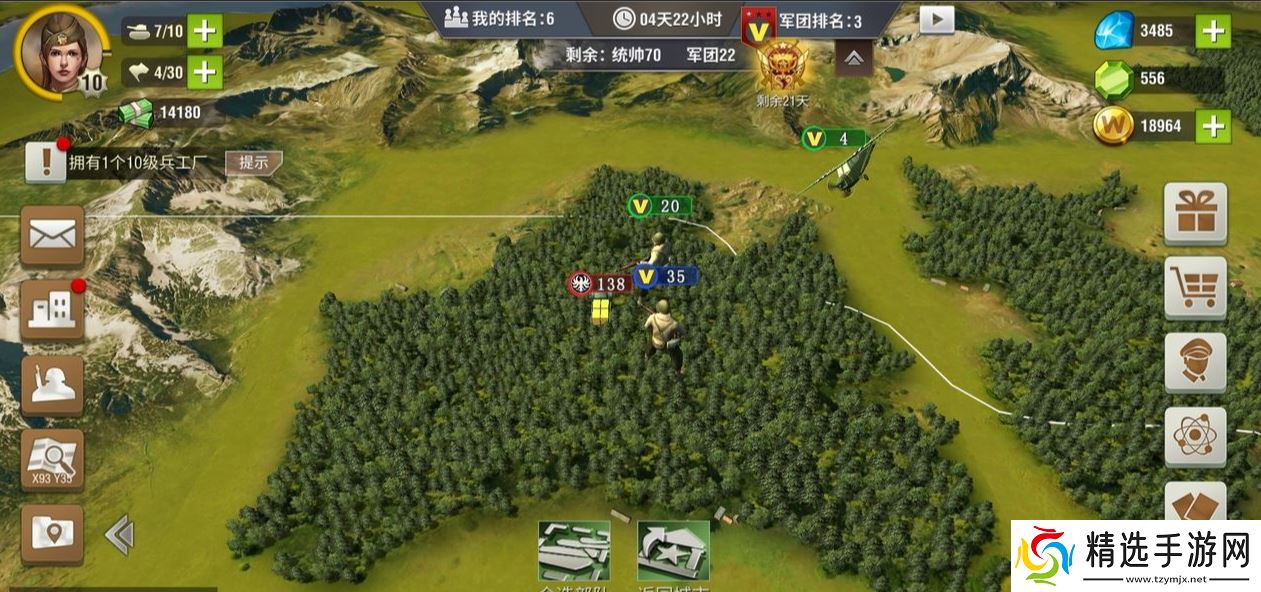Add gold W coins with plus
Image resolution: width=1261 pixels, height=592 pixels.
(x=1213, y=126)
